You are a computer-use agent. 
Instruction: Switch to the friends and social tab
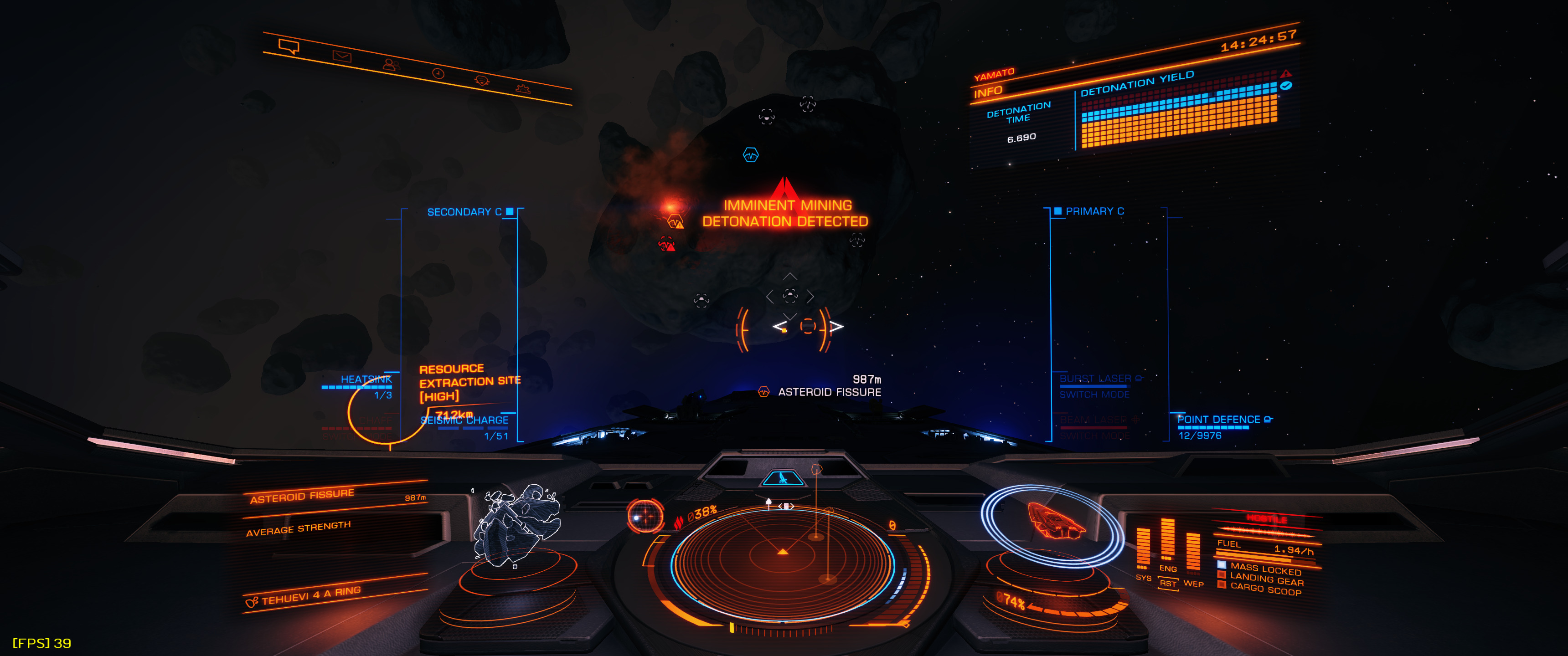(x=391, y=65)
